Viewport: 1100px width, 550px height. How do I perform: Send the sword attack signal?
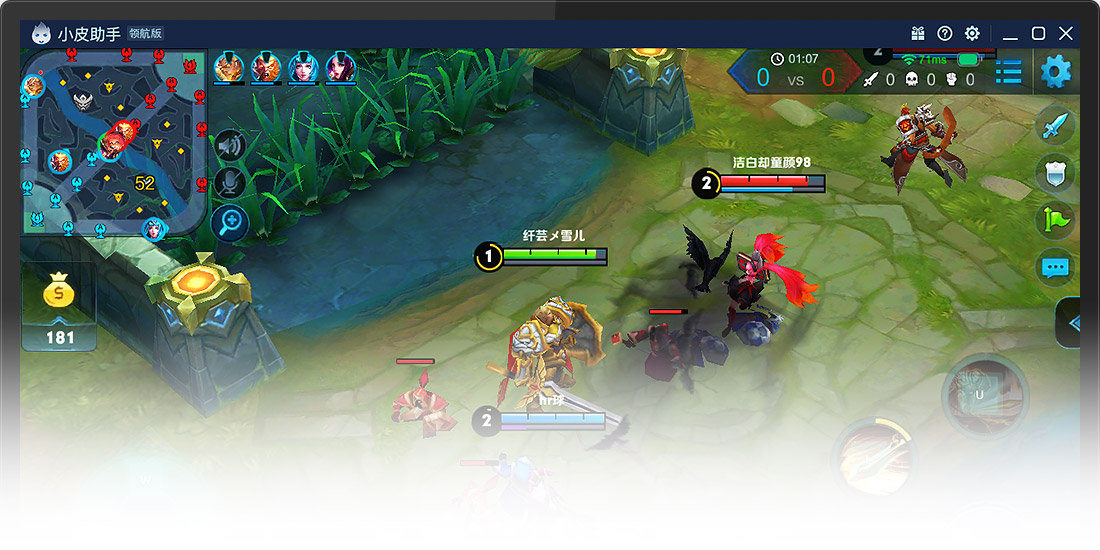[x=1056, y=126]
